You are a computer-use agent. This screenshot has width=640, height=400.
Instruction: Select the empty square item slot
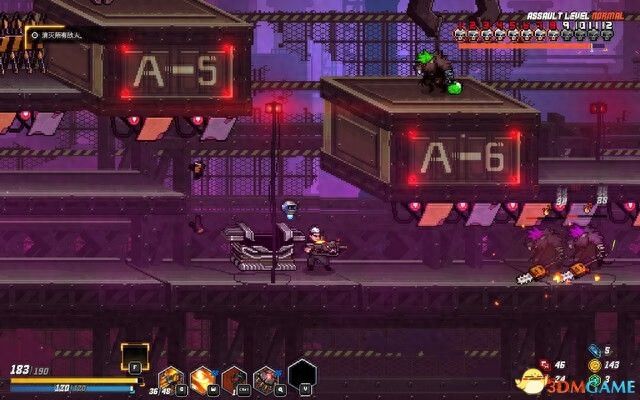tap(133, 355)
